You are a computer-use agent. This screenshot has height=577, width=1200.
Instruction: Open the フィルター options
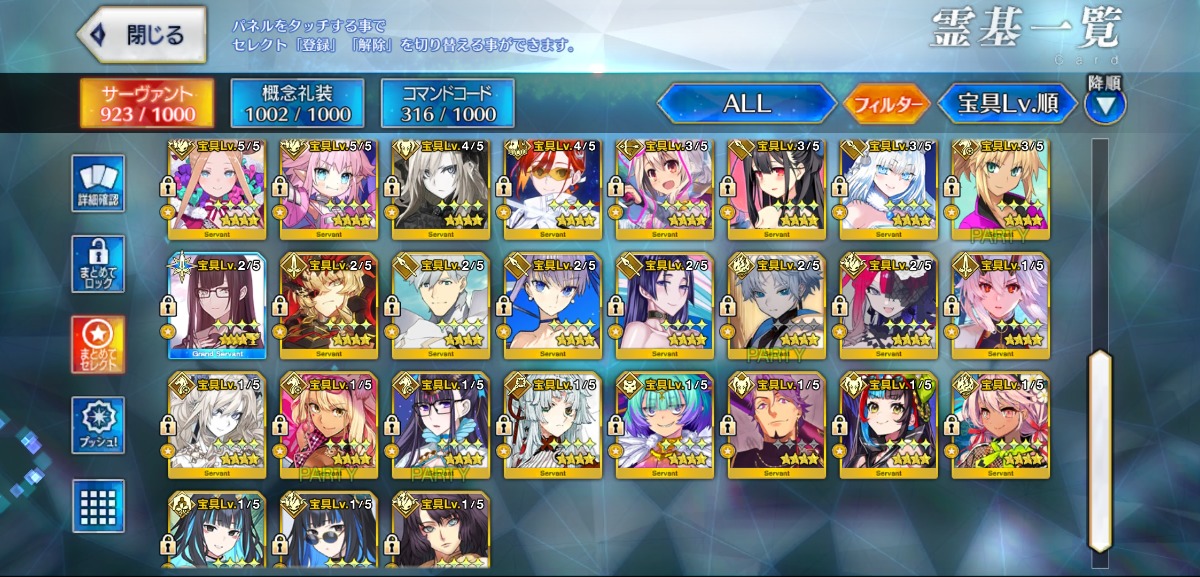[886, 104]
